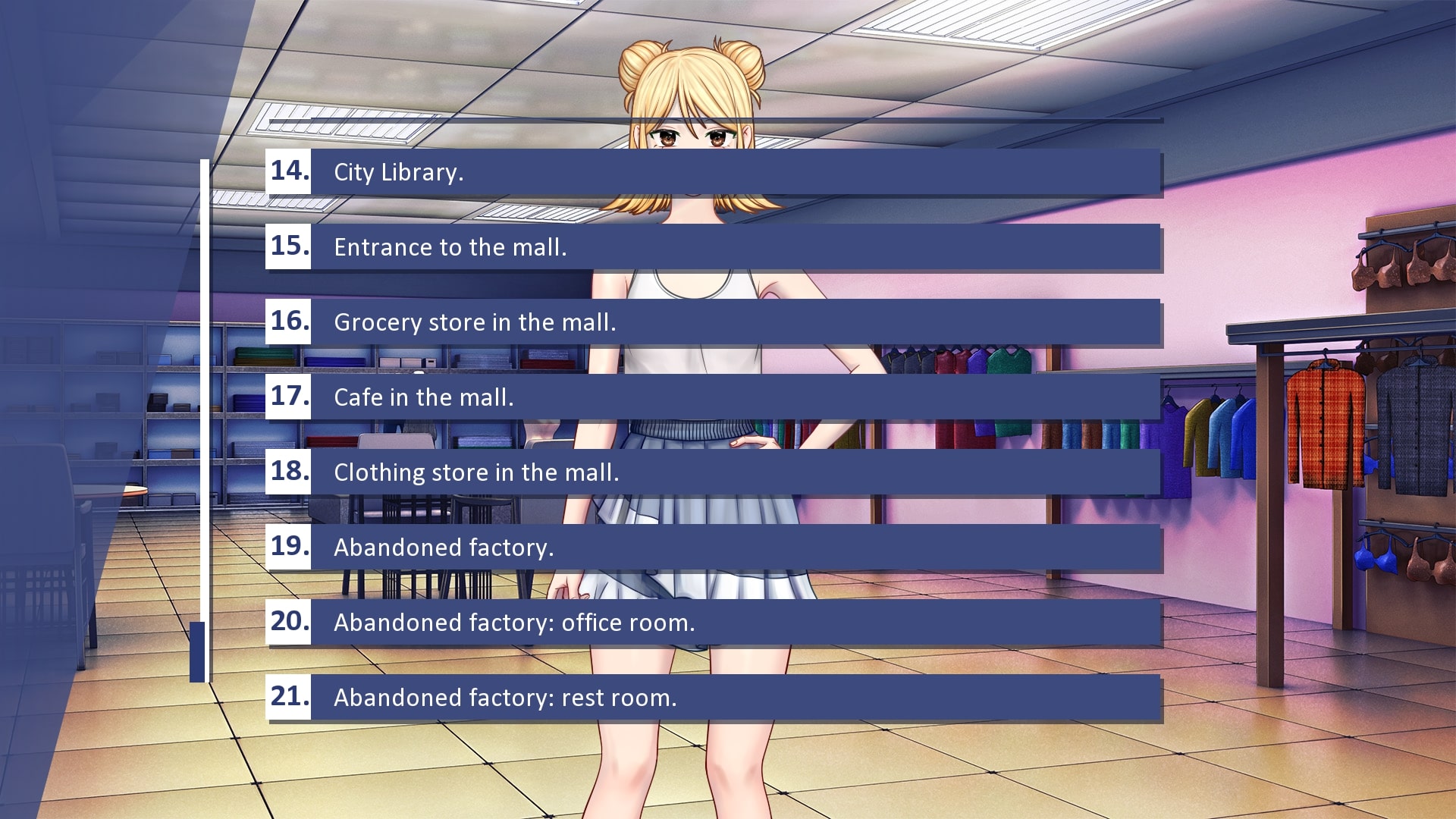Click the number badge 18
Screen dimensions: 1456x819
pos(290,472)
